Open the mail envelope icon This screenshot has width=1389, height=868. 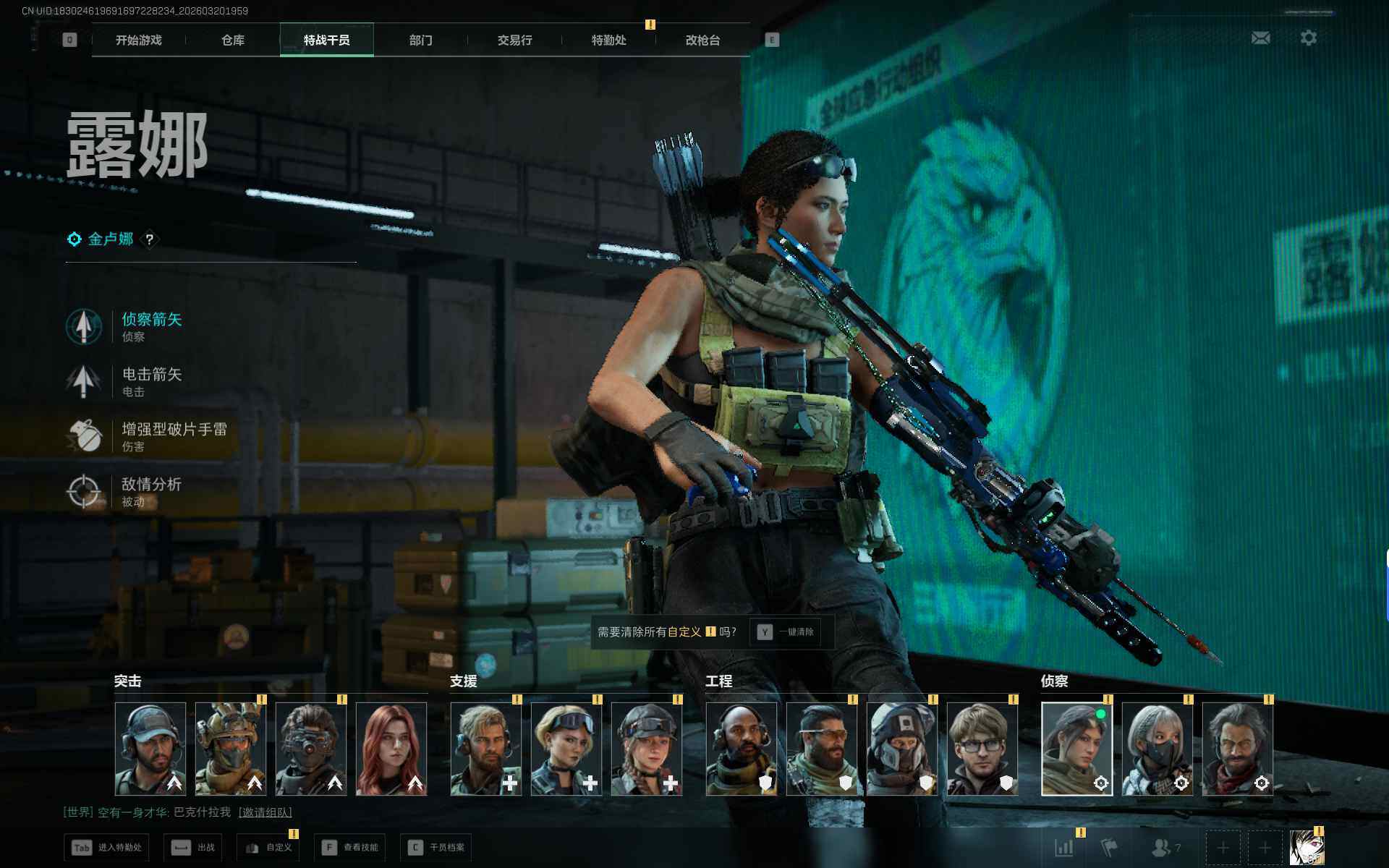pos(1260,38)
